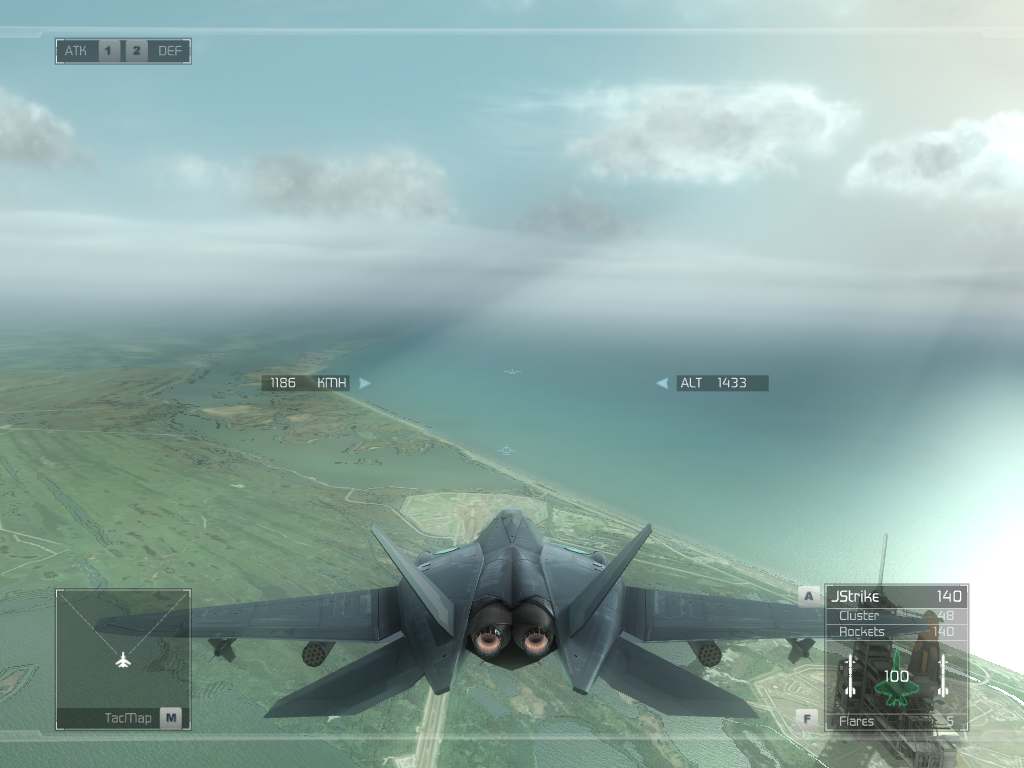Deploy from the Flares row
Image resolution: width=1024 pixels, height=768 pixels.
point(896,721)
